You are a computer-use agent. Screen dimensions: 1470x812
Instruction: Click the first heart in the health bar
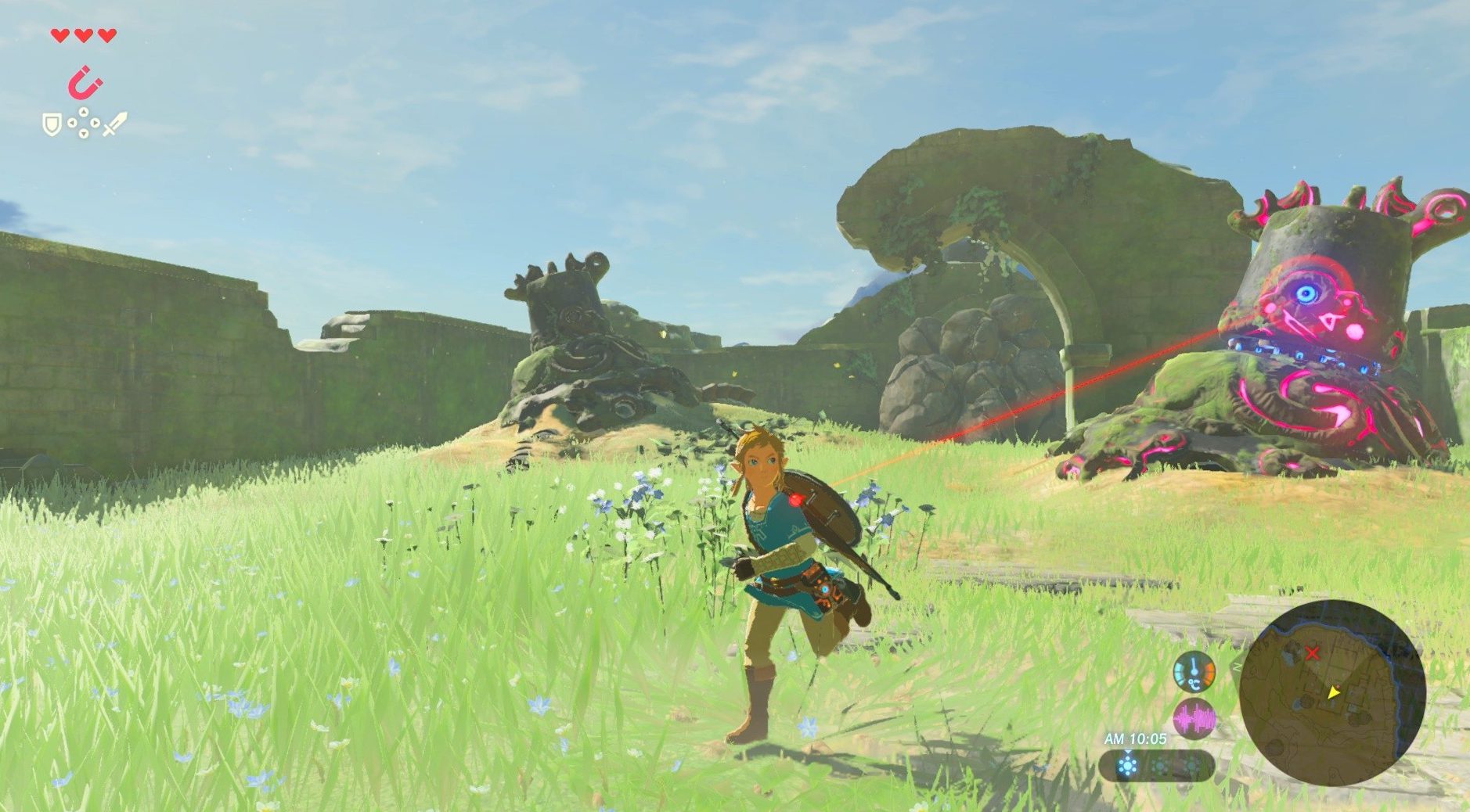[x=61, y=35]
